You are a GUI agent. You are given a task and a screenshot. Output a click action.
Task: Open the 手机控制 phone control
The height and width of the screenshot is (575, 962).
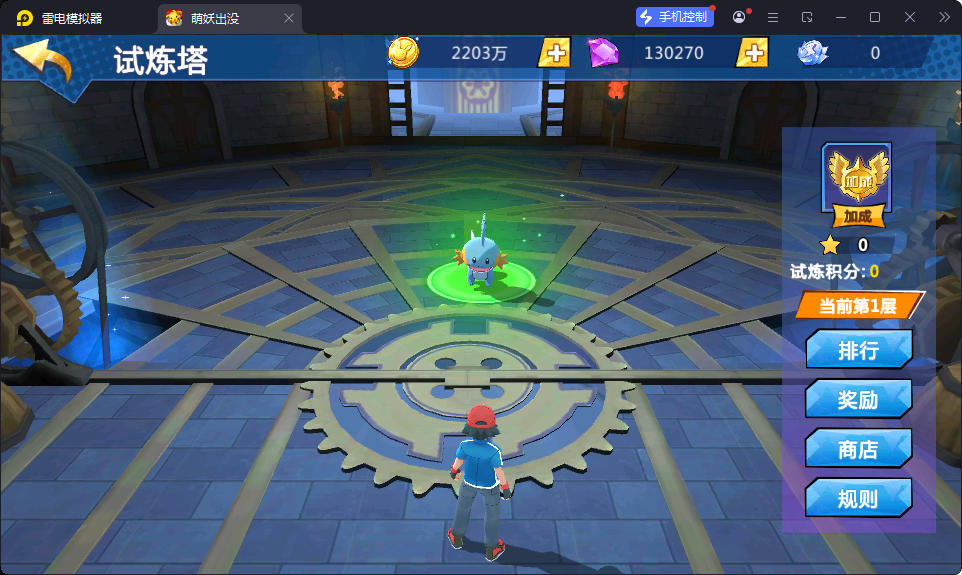(674, 17)
